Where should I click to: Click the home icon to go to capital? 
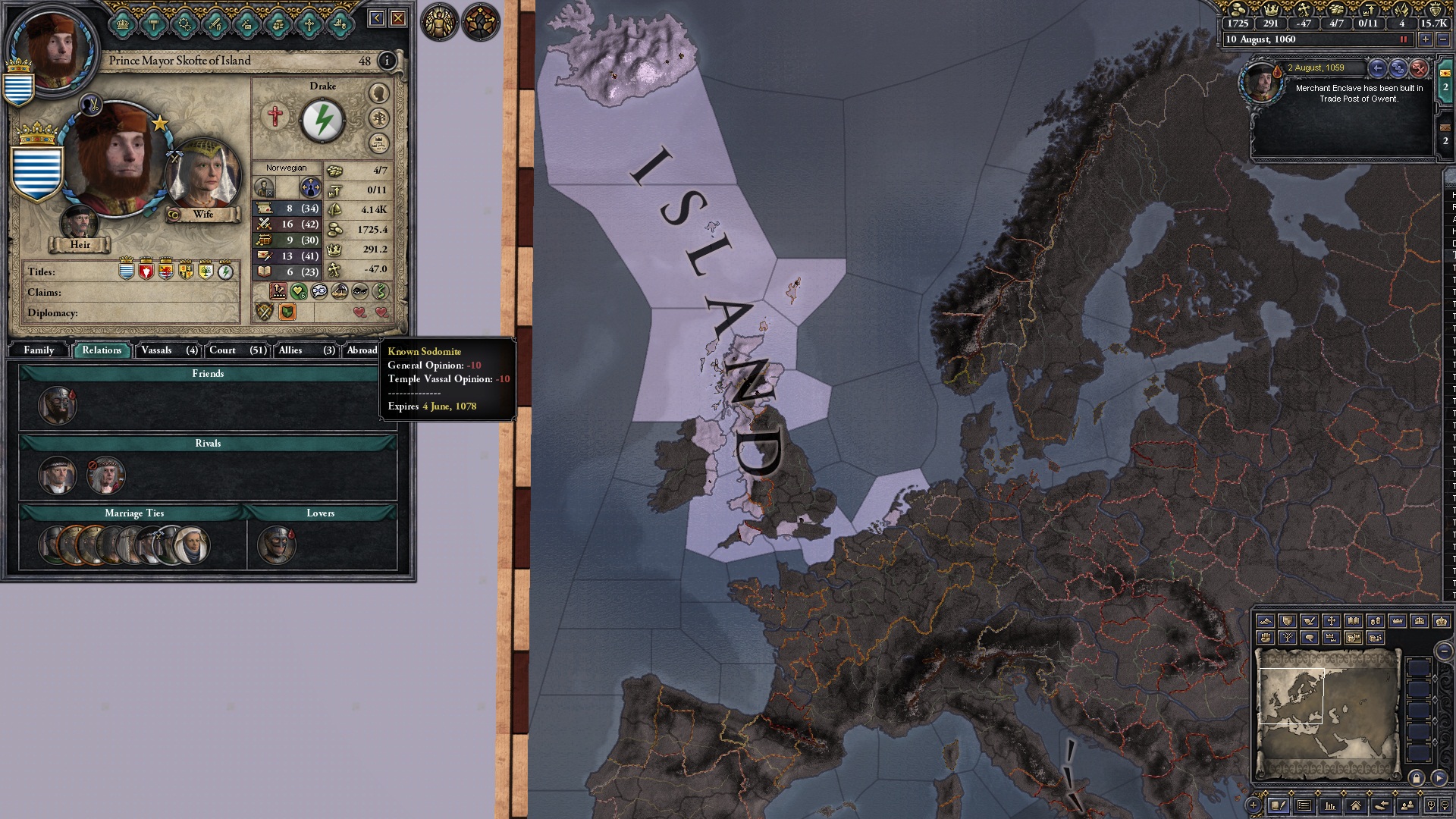[x=1356, y=806]
